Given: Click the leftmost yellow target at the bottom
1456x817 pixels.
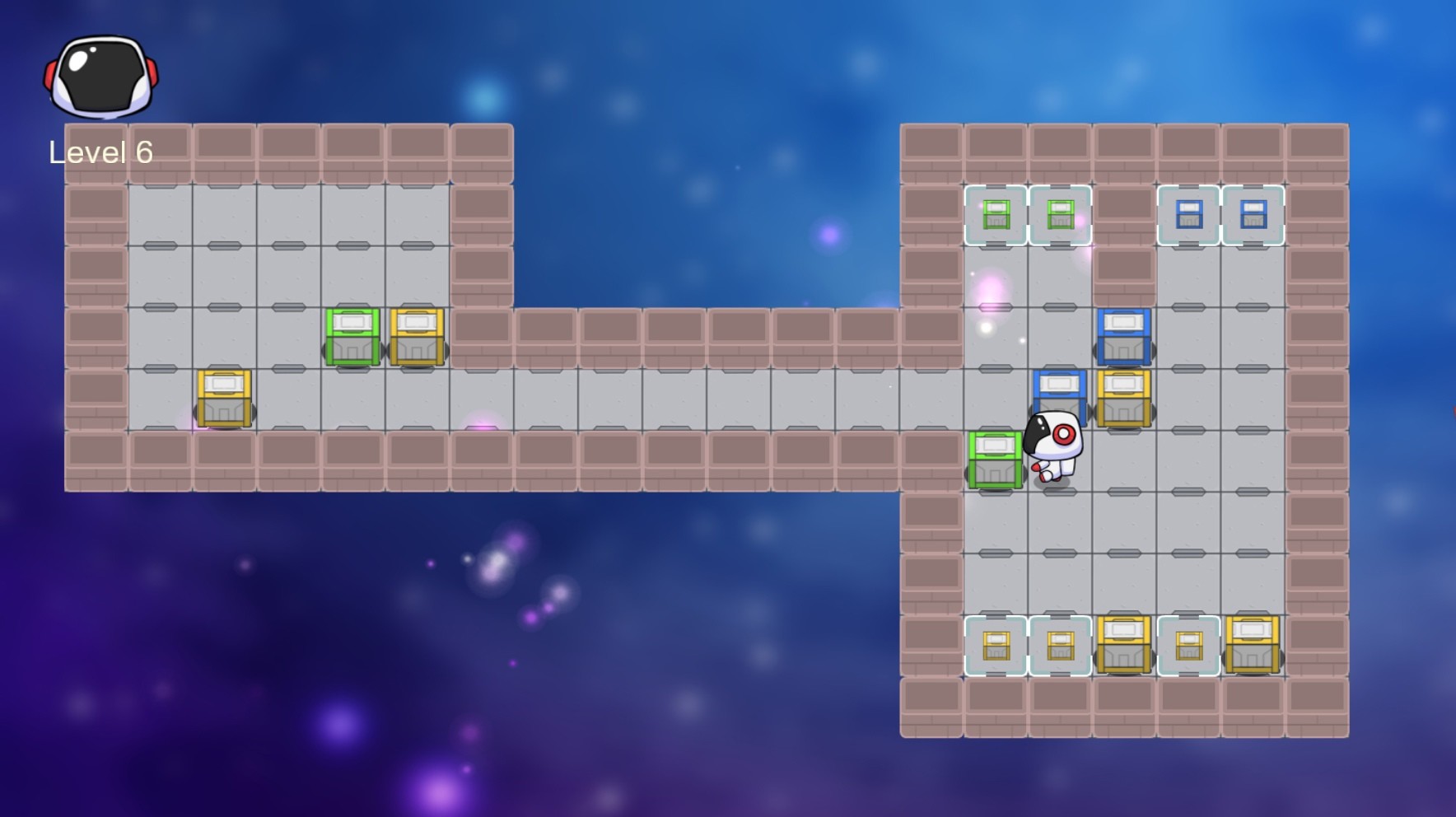Looking at the screenshot, I should pyautogui.click(x=996, y=647).
